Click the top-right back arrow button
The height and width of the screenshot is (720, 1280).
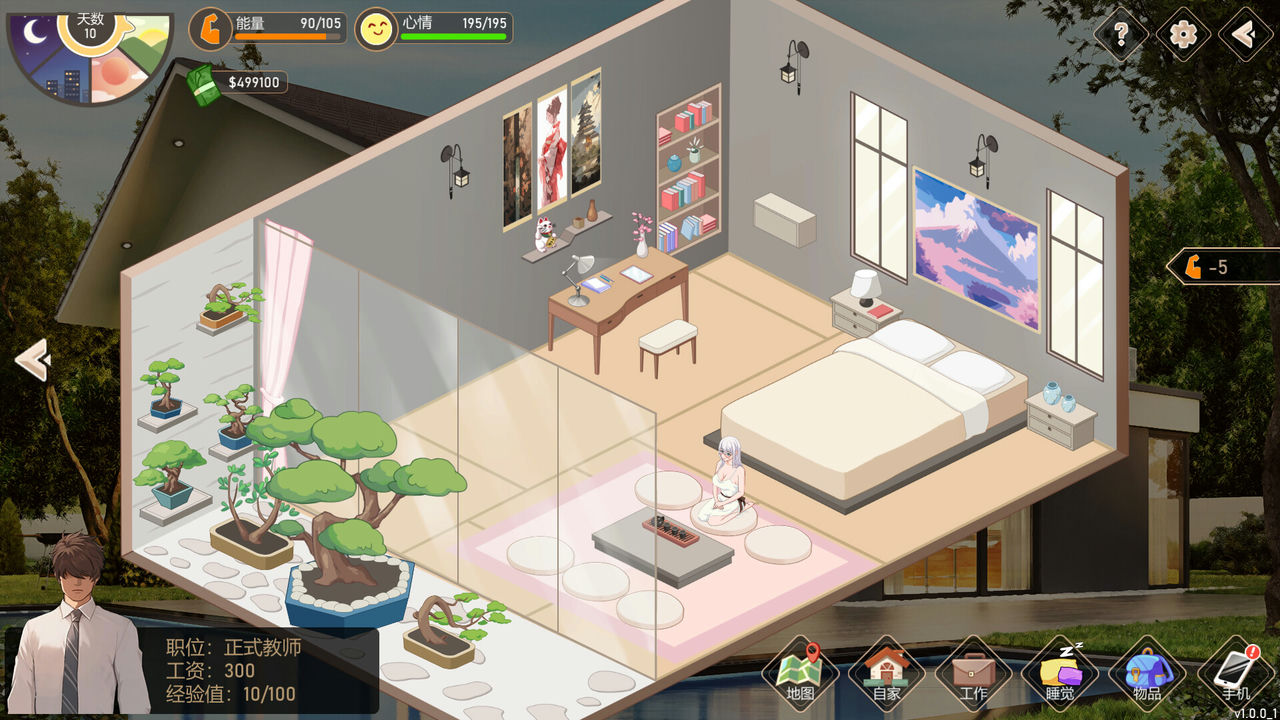coord(1245,35)
